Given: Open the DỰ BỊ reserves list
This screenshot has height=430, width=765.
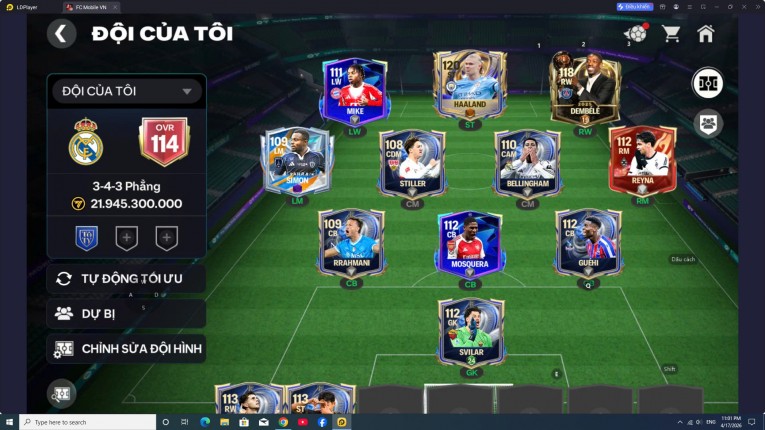Looking at the screenshot, I should (x=126, y=313).
